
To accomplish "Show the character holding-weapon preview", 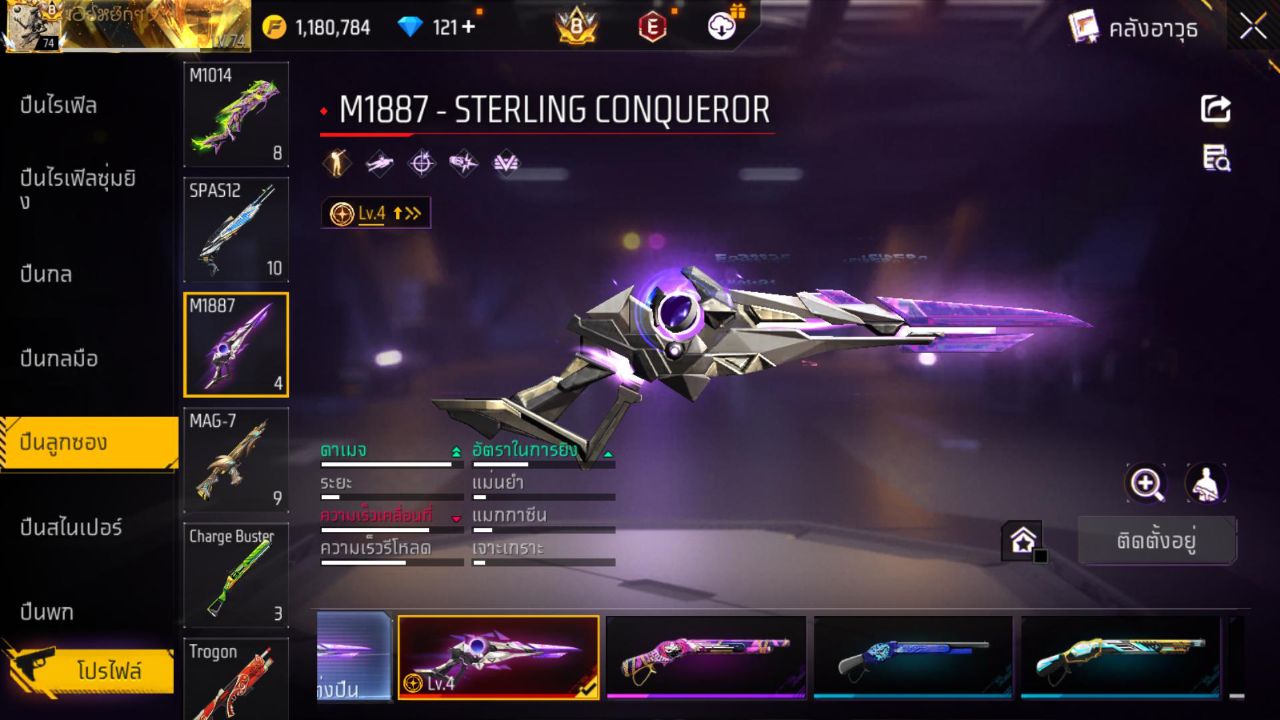I will click(x=1206, y=483).
